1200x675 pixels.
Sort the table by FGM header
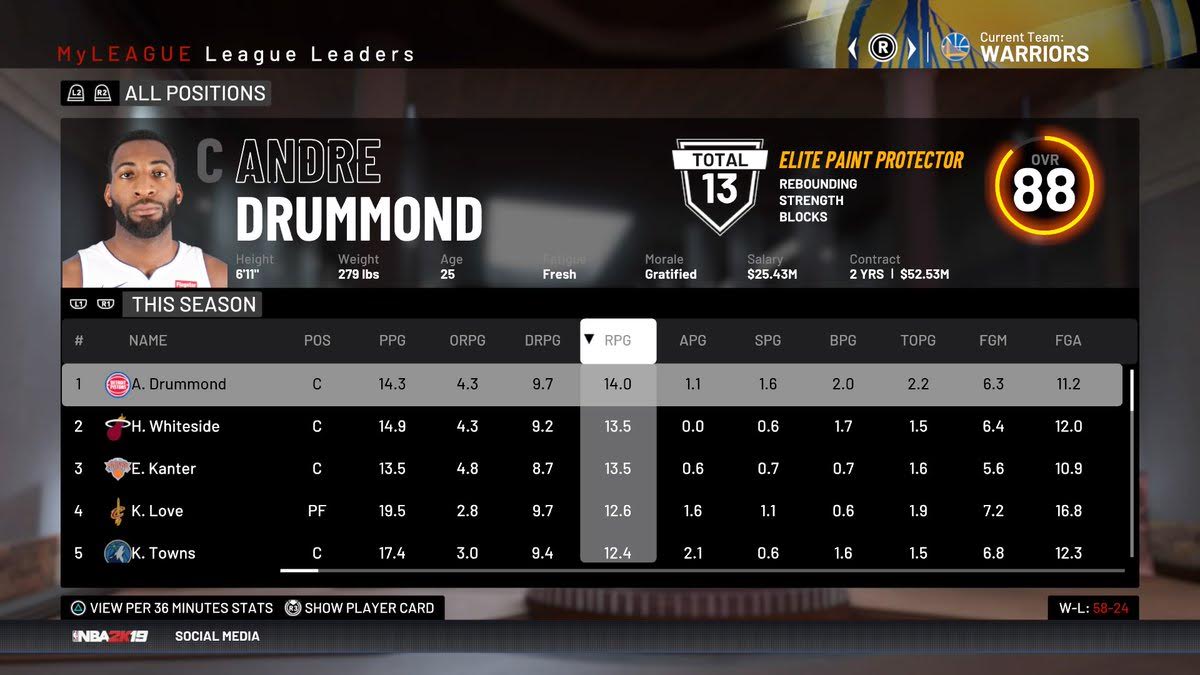(x=993, y=340)
